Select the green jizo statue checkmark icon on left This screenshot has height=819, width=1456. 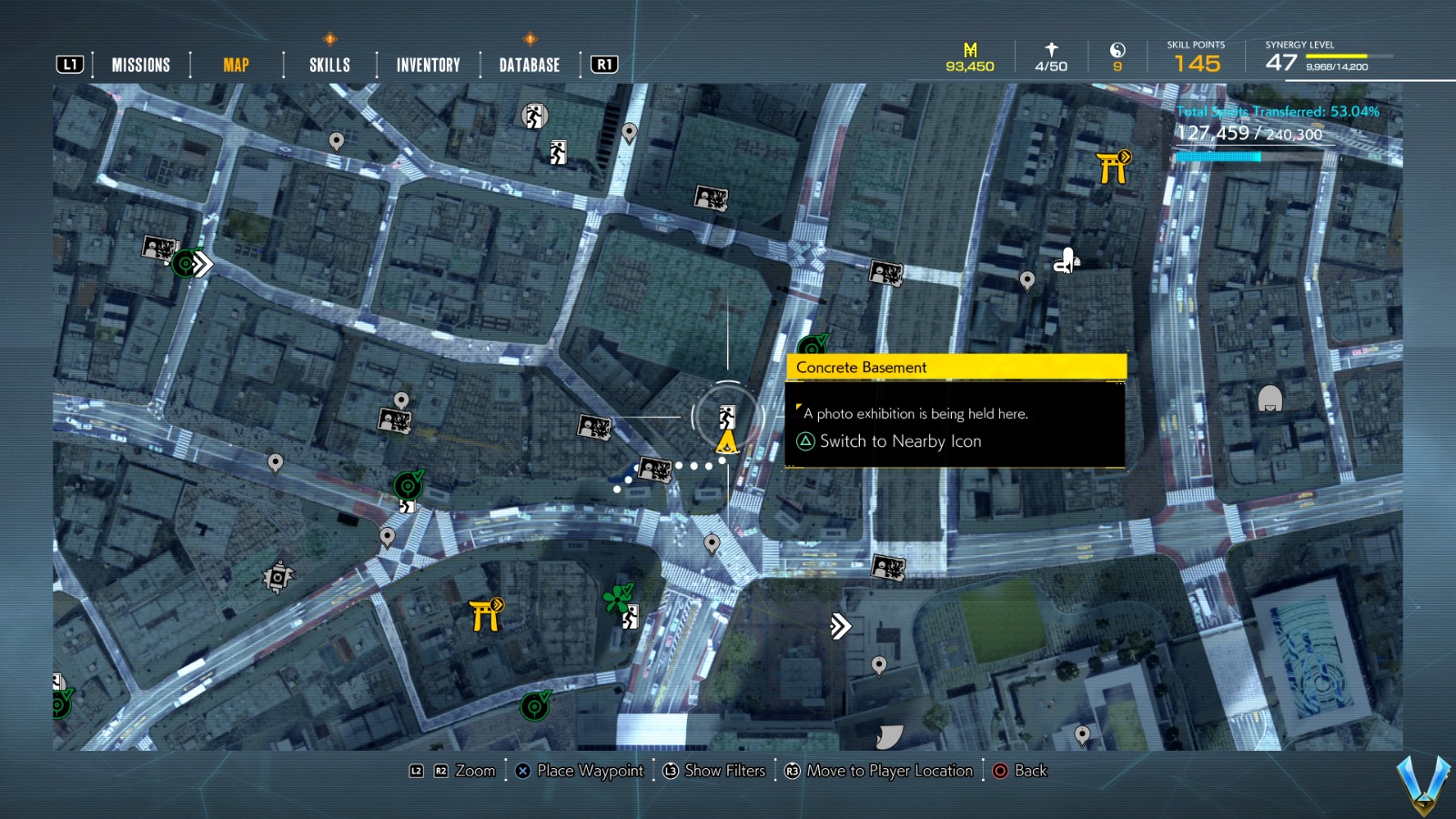click(407, 485)
